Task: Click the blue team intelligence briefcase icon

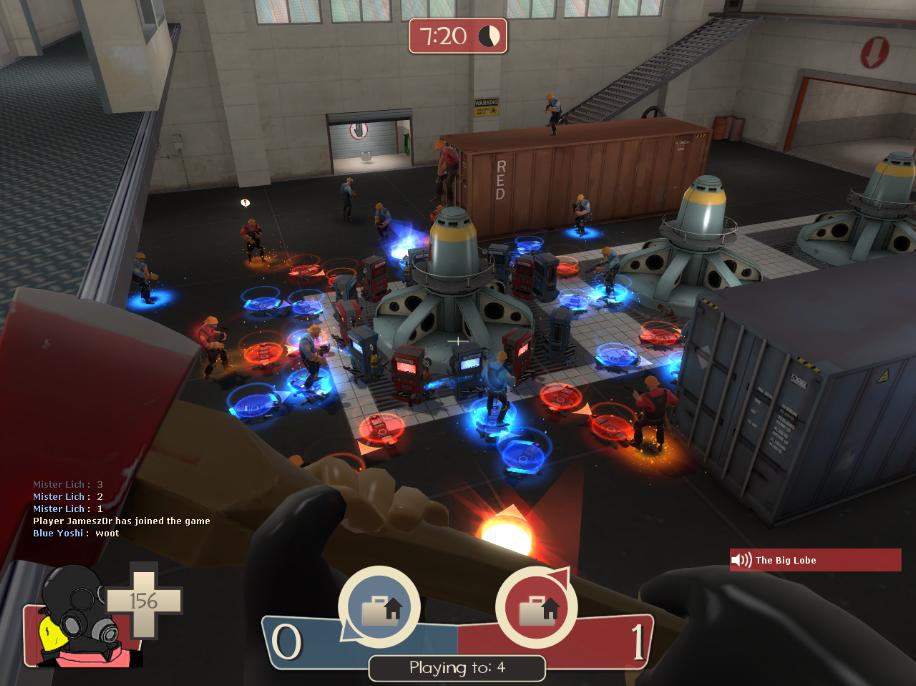Action: [379, 607]
